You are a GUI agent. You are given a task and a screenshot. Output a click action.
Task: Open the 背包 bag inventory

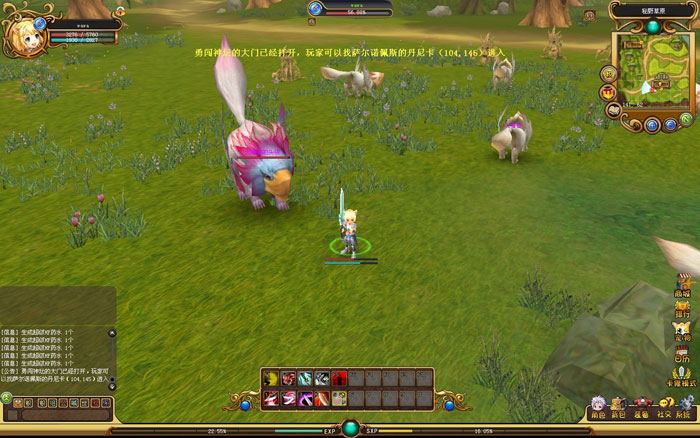click(619, 406)
